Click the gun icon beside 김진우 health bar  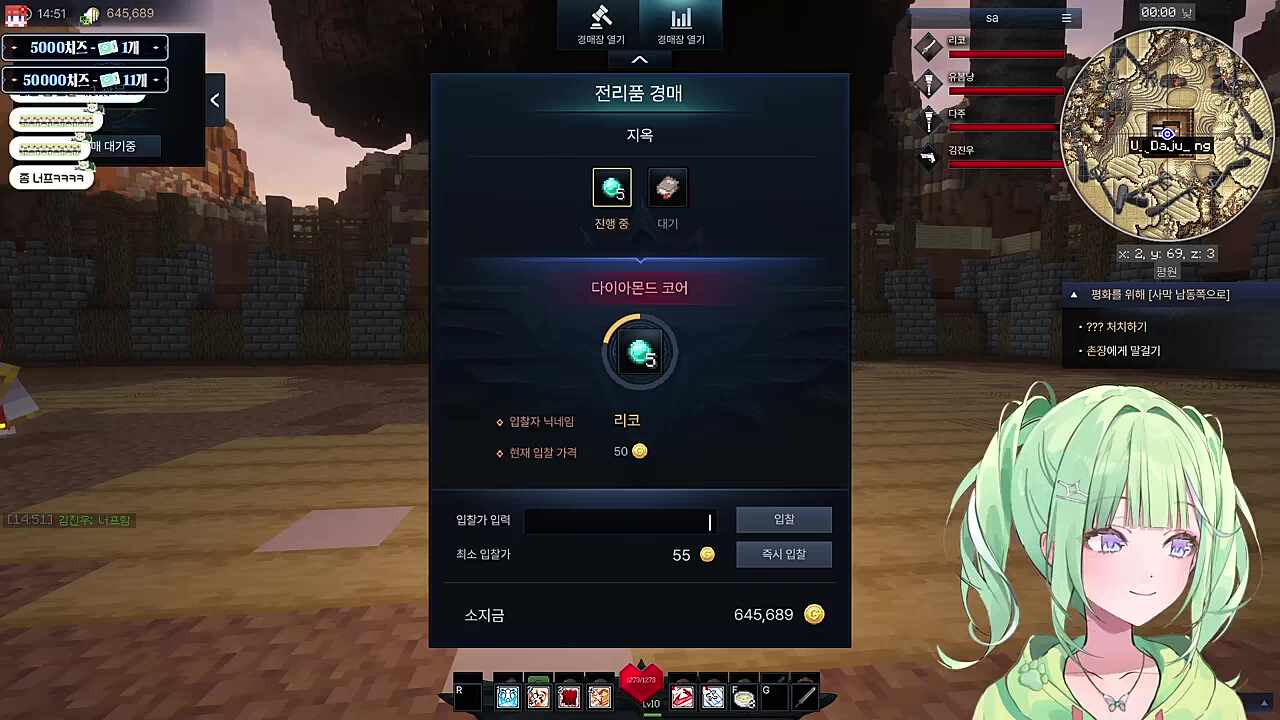[x=928, y=158]
